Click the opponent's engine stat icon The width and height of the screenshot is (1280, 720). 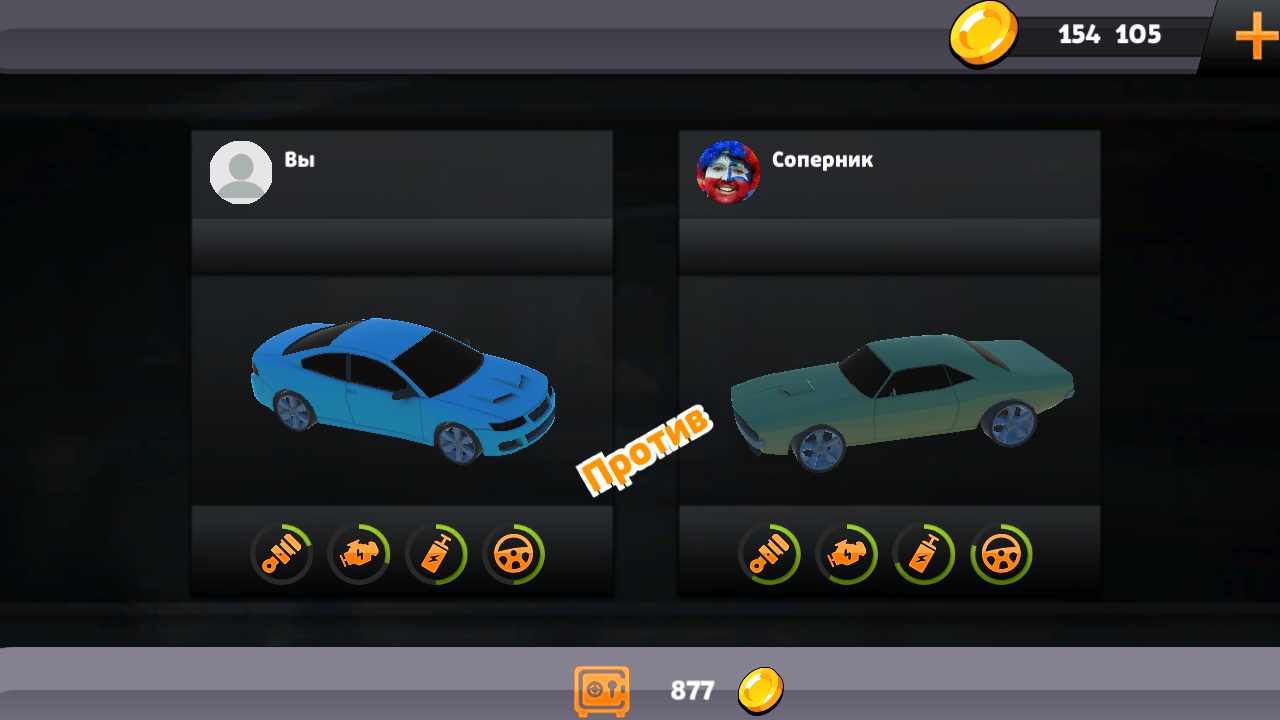847,553
